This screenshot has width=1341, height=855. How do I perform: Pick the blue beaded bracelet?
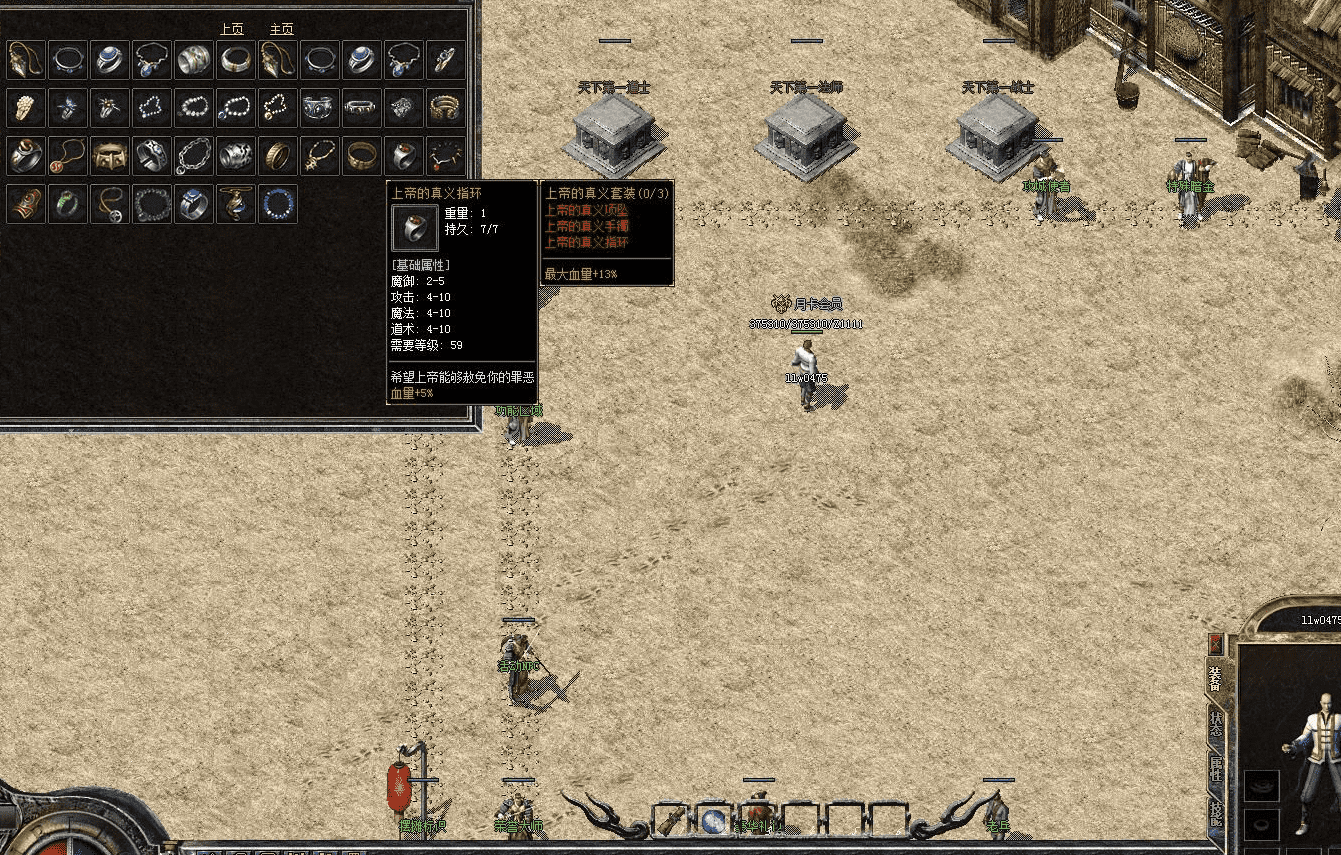(278, 204)
